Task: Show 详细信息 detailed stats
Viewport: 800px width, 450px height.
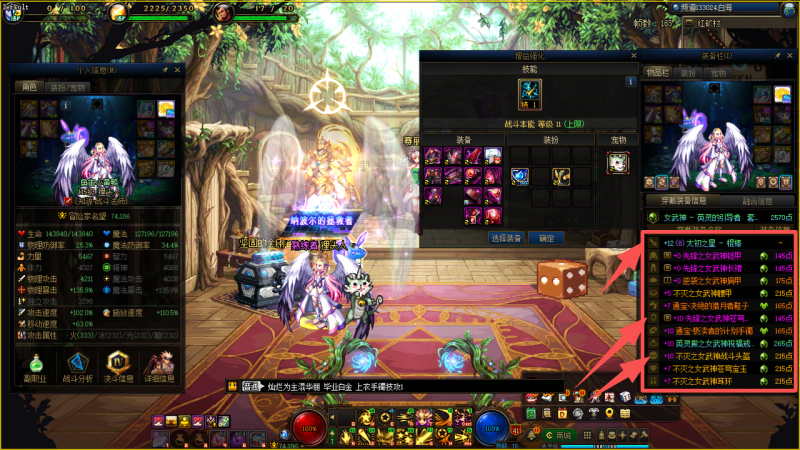Action: 160,366
